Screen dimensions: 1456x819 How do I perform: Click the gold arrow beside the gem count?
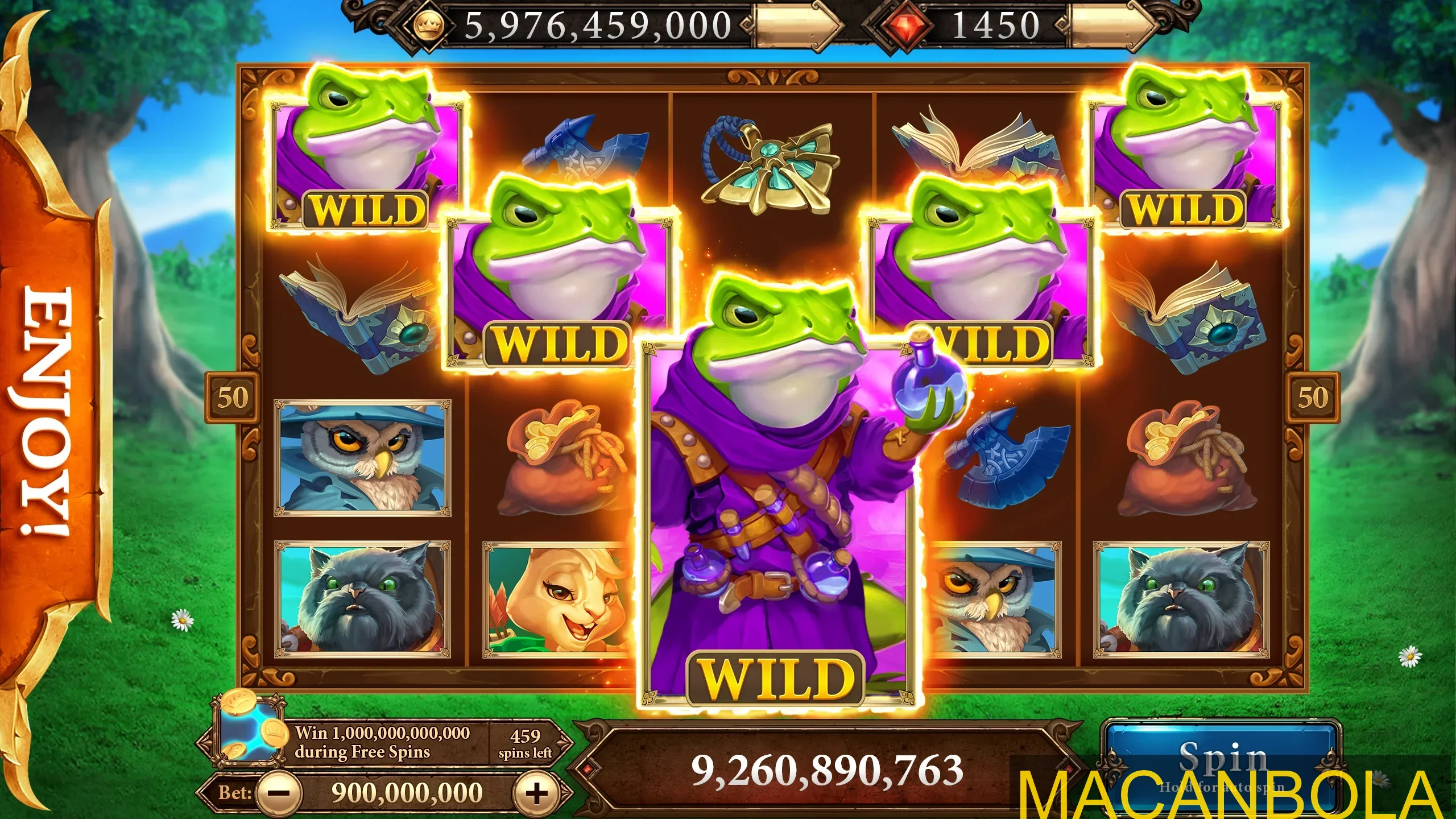1112,26
